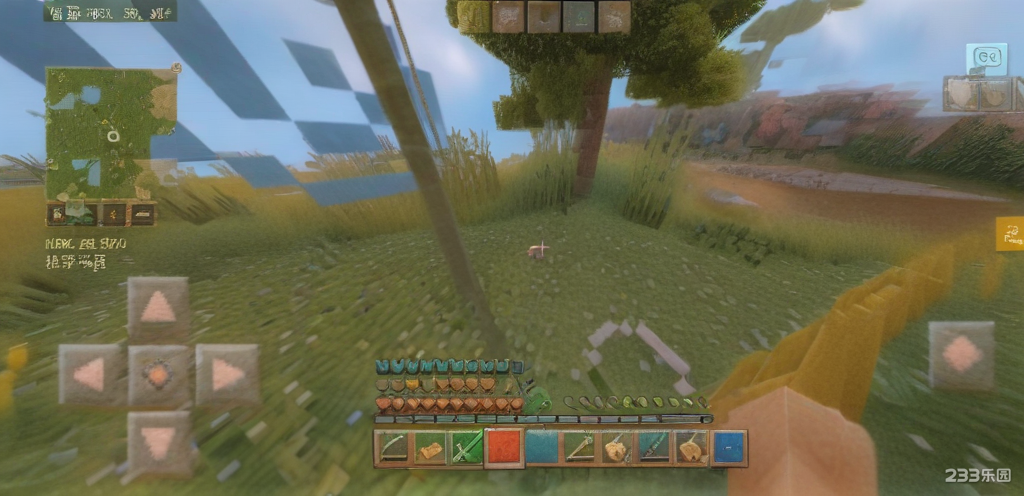Tap the right arrow on the movement pad

pyautogui.click(x=227, y=374)
